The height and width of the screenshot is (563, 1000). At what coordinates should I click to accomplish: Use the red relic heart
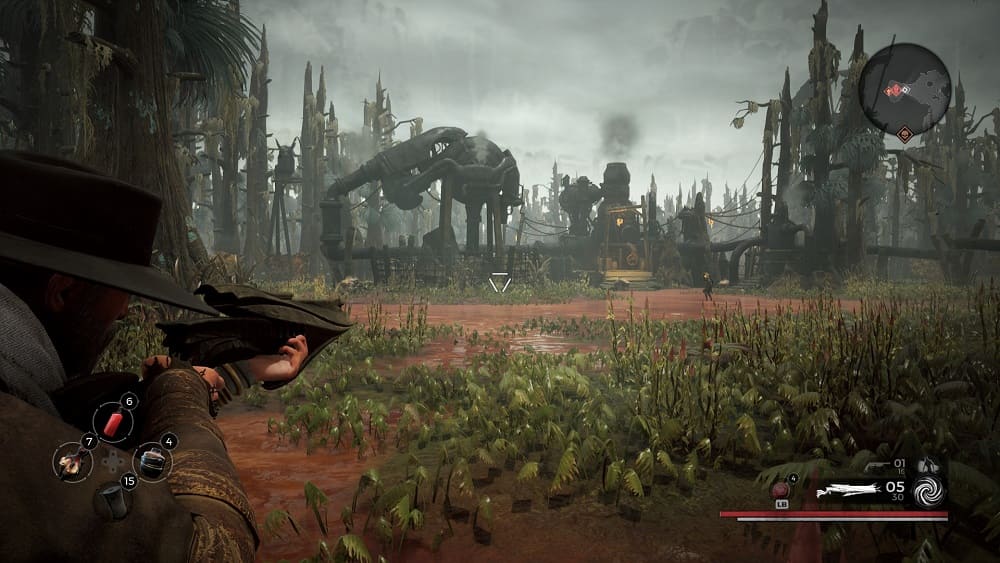click(x=781, y=490)
